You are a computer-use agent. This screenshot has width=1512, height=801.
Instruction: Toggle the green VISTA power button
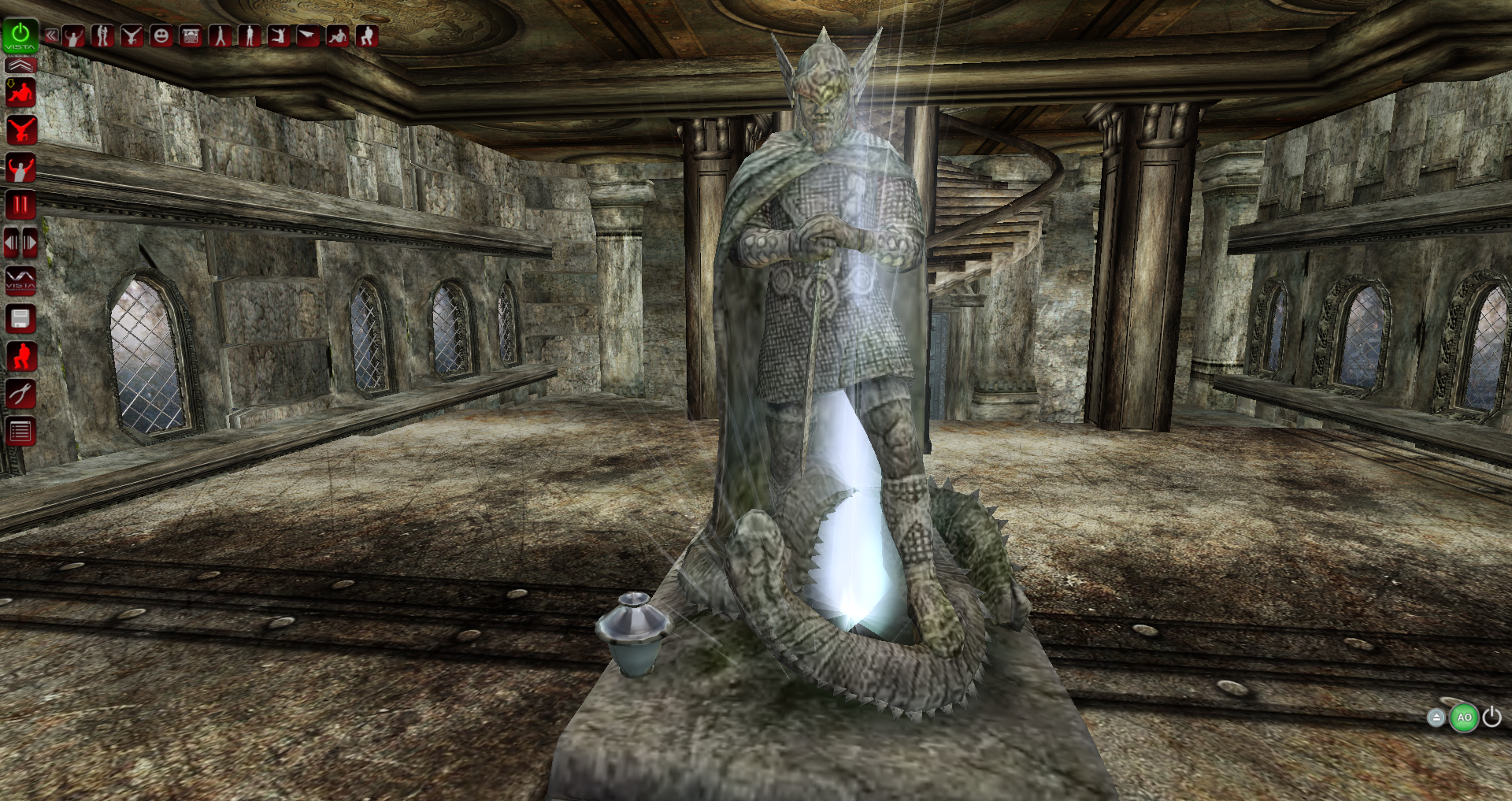pos(20,35)
